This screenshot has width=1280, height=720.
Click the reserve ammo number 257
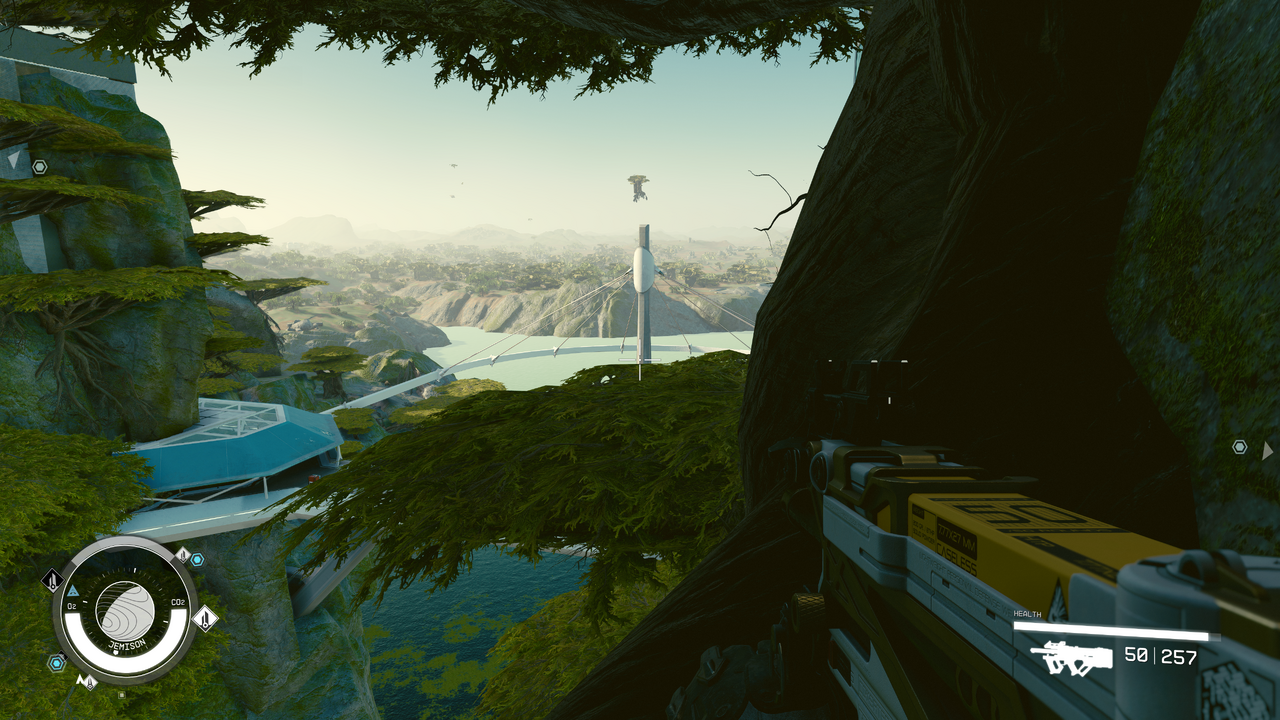1179,656
